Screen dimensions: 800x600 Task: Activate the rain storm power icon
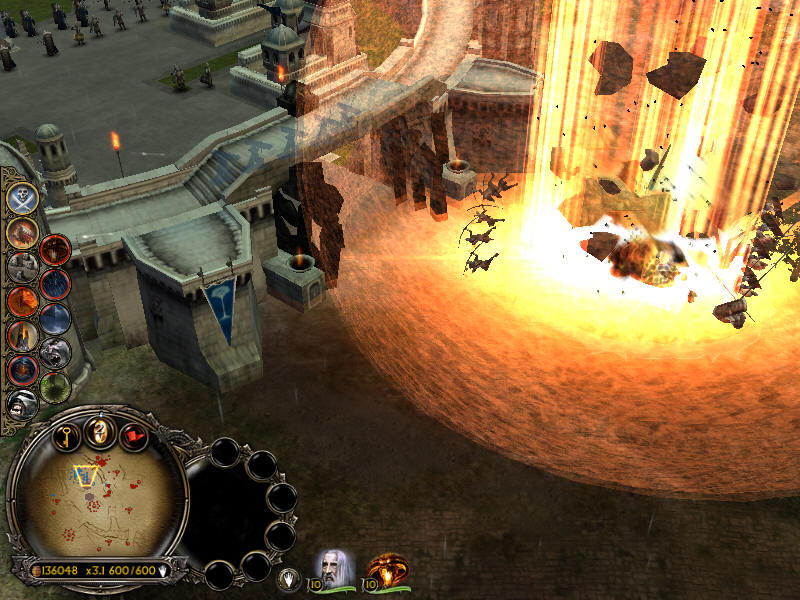click(55, 284)
